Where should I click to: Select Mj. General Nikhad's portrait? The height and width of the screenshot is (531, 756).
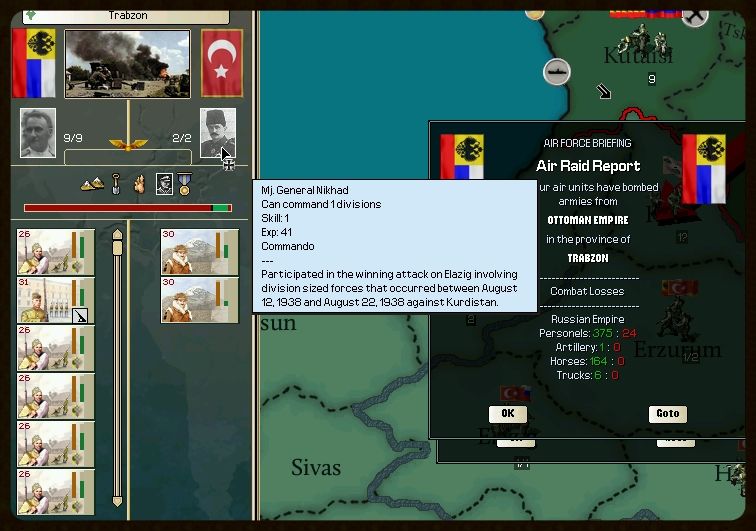[x=217, y=132]
